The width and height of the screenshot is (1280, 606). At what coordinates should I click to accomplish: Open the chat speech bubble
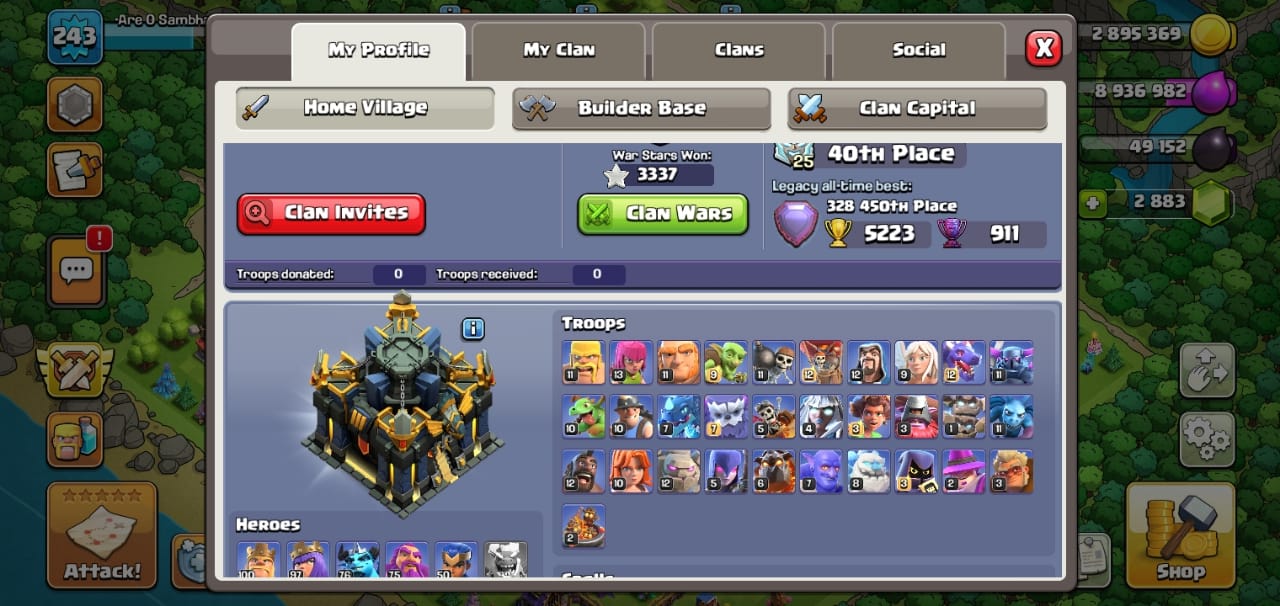(x=76, y=270)
